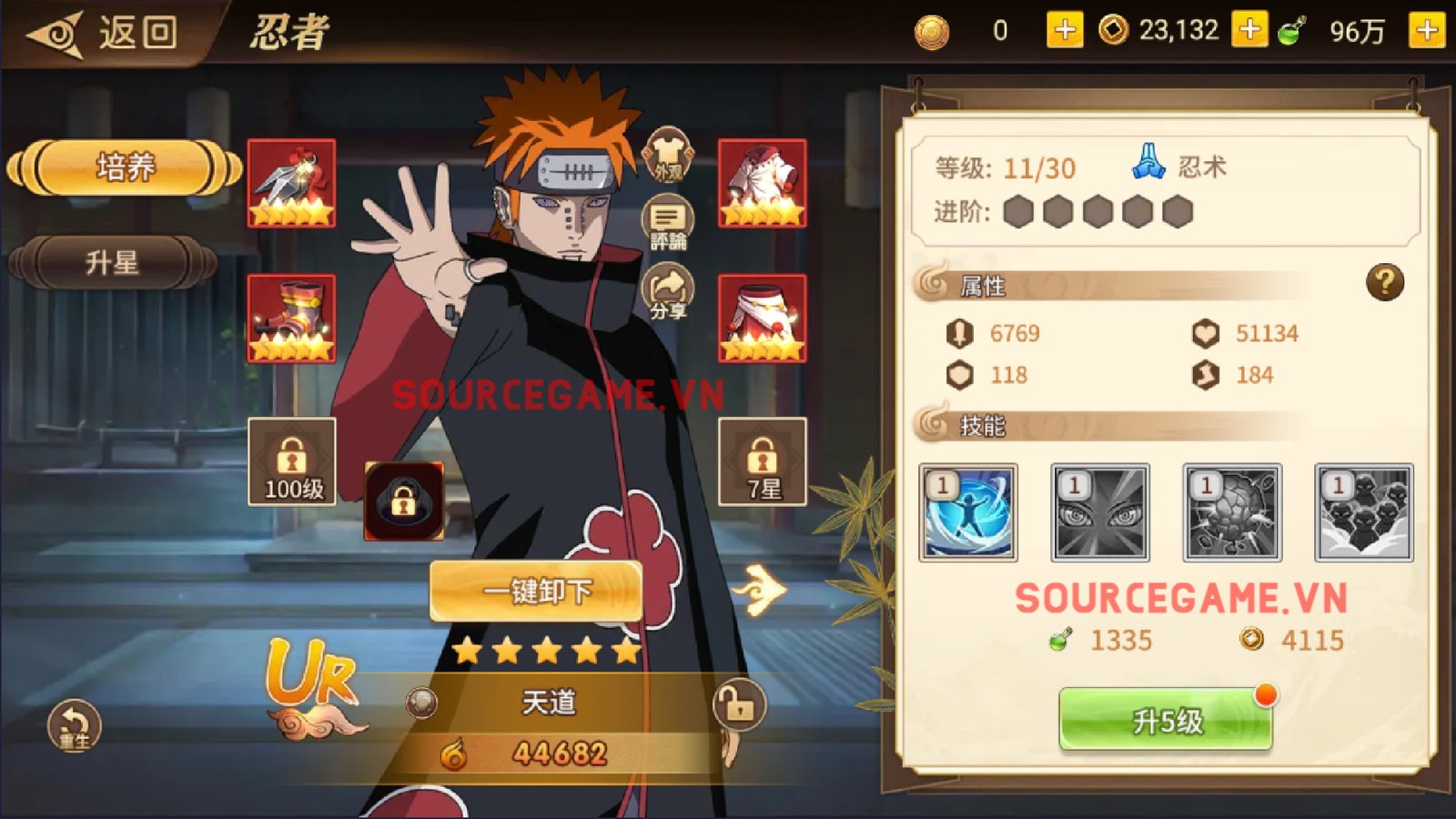Open the 外观 appearance icon

coord(668,155)
